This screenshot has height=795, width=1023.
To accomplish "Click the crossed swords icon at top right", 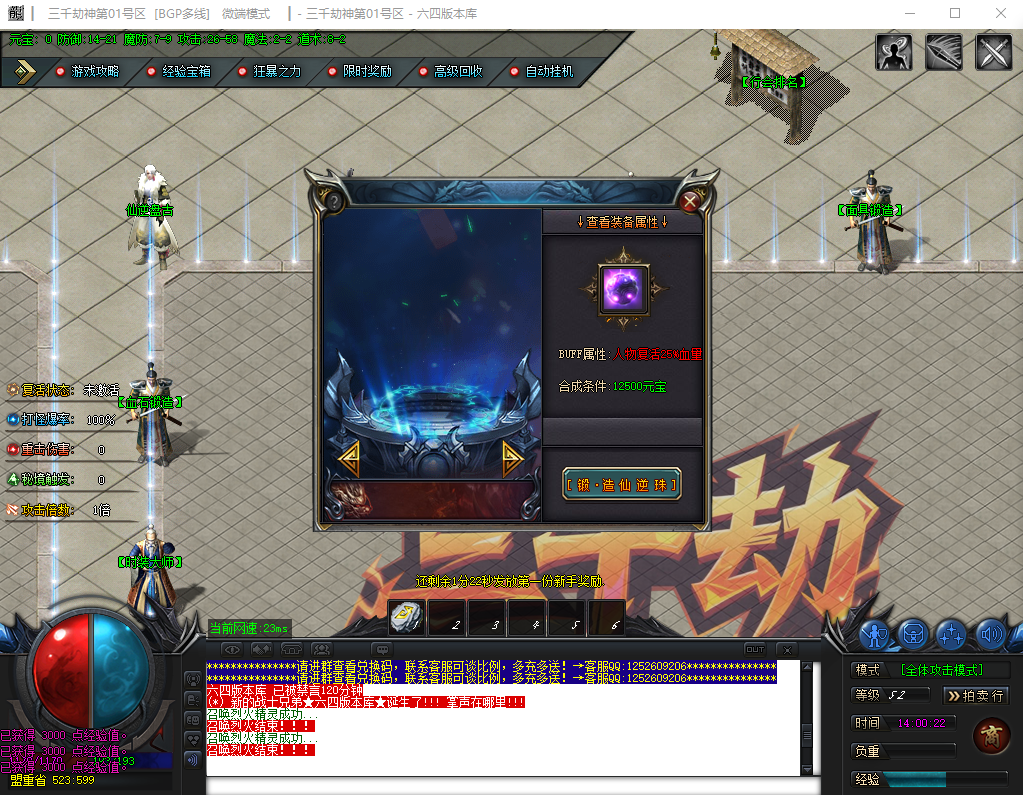I will (994, 52).
